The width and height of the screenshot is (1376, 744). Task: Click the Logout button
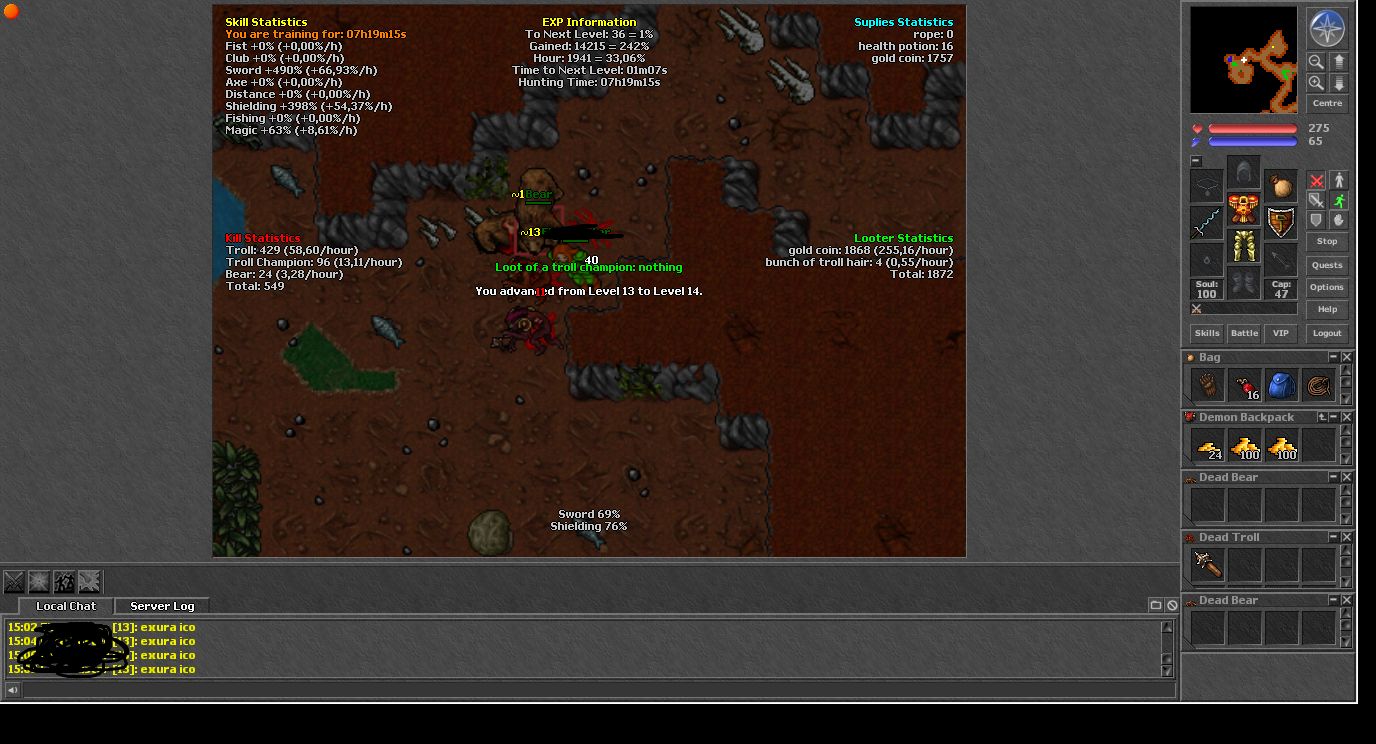tap(1327, 333)
